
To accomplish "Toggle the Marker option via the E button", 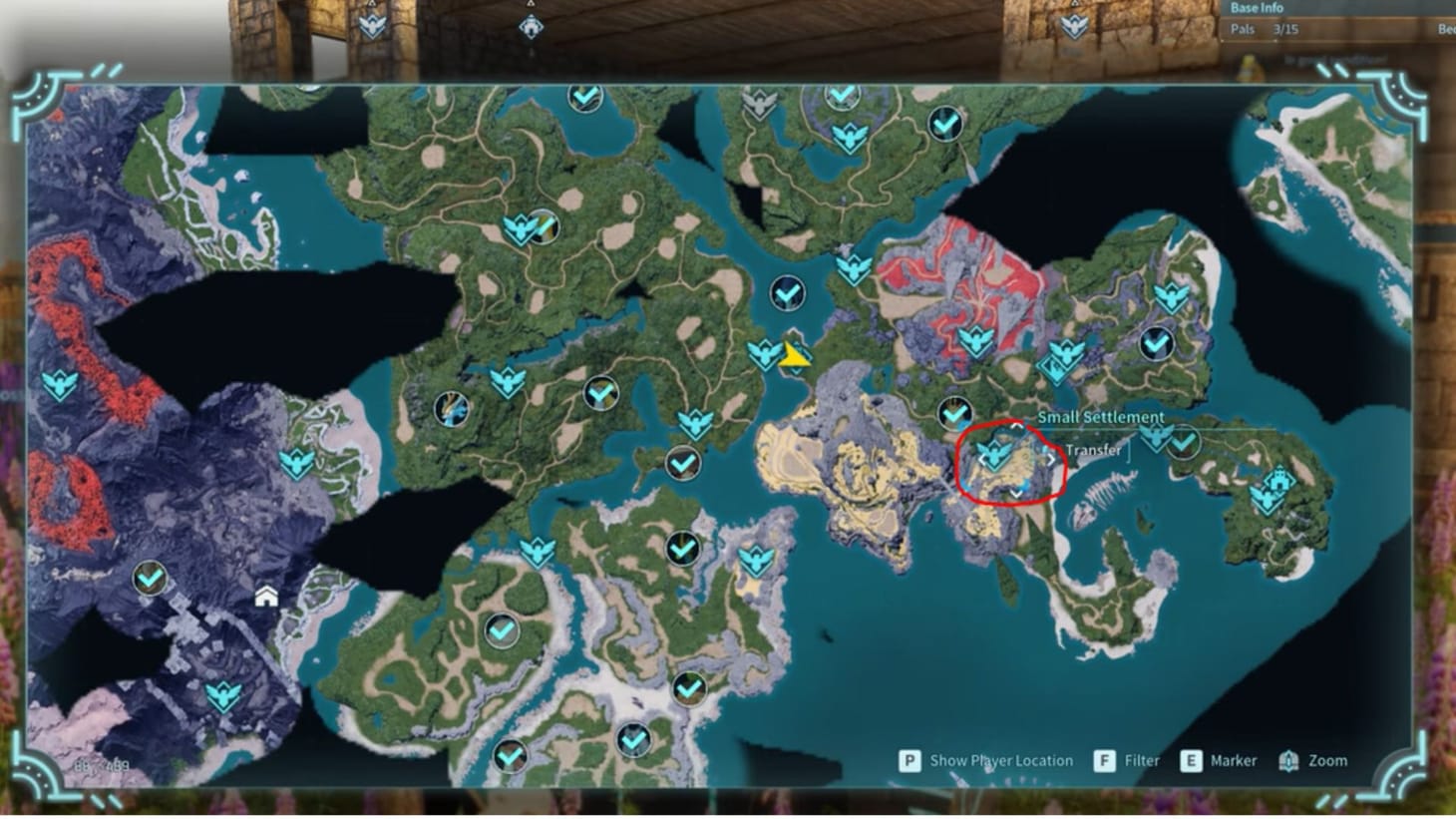I will tap(1216, 760).
